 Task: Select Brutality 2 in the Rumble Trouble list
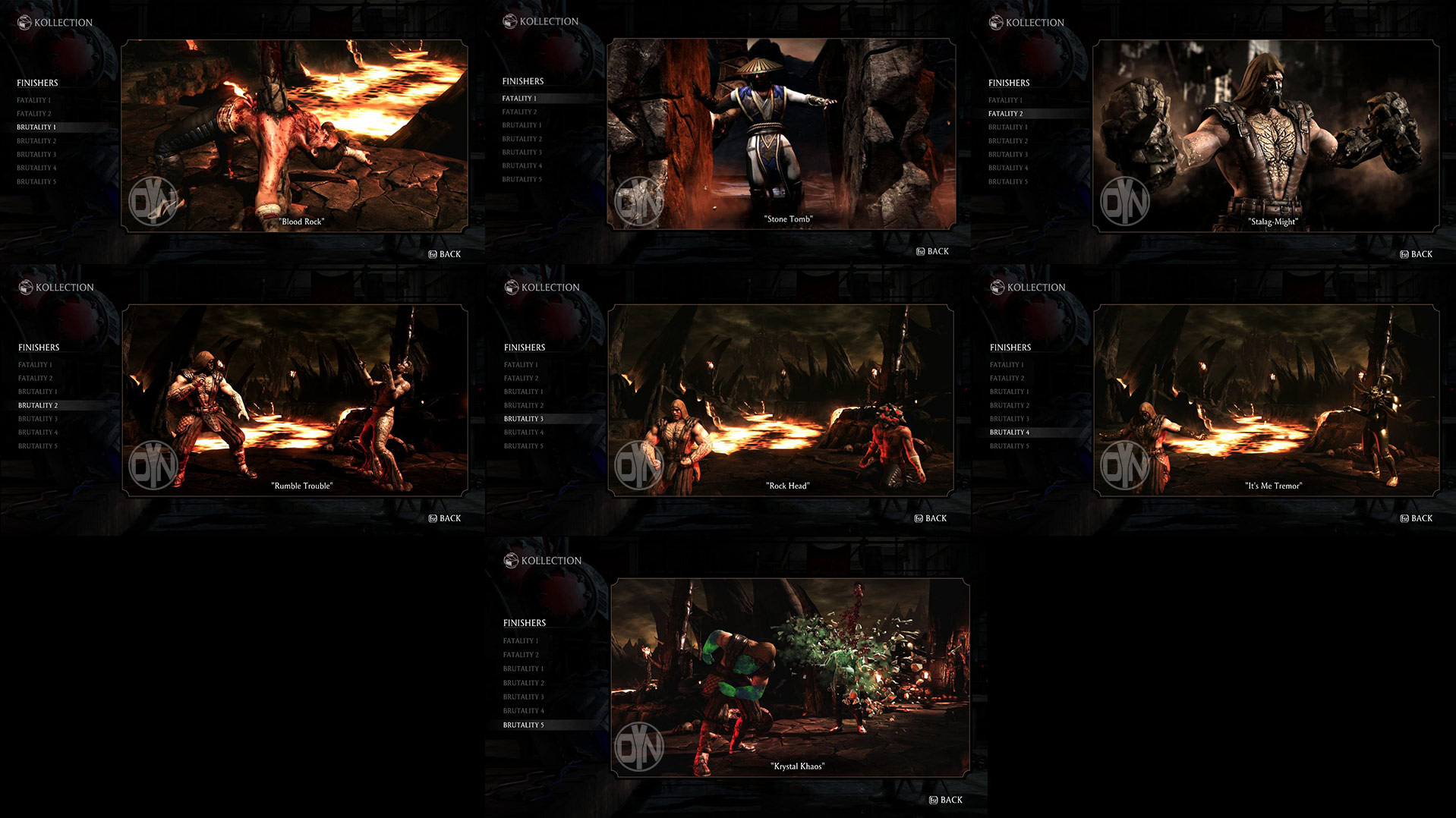pos(37,404)
